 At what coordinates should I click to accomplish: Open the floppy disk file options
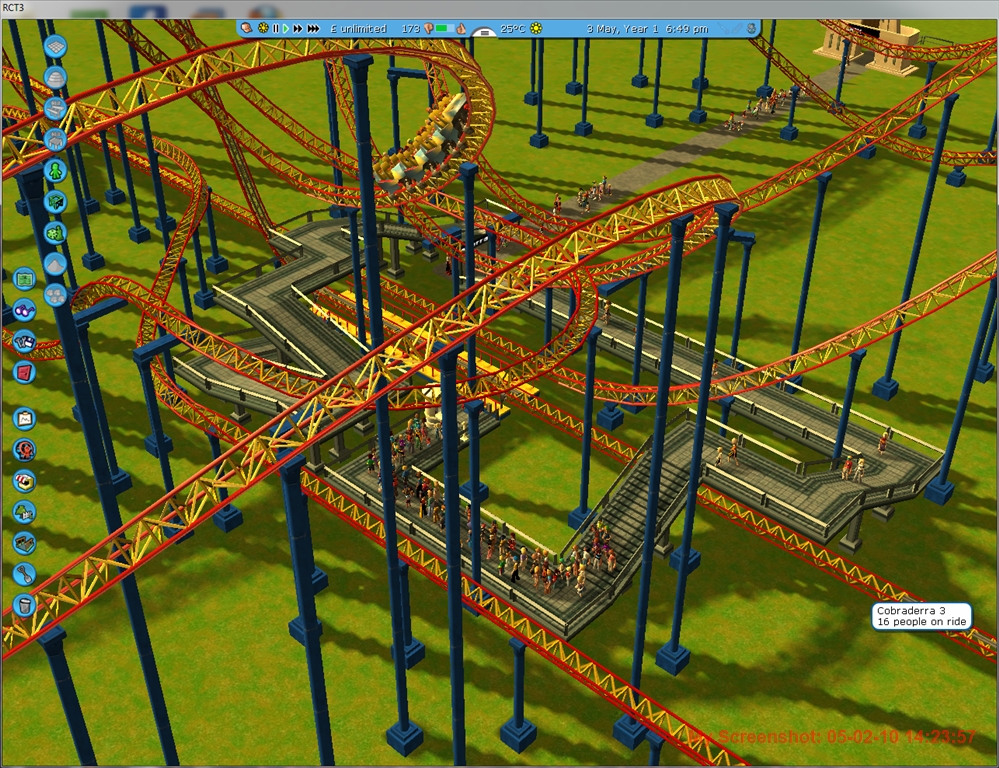[25, 340]
